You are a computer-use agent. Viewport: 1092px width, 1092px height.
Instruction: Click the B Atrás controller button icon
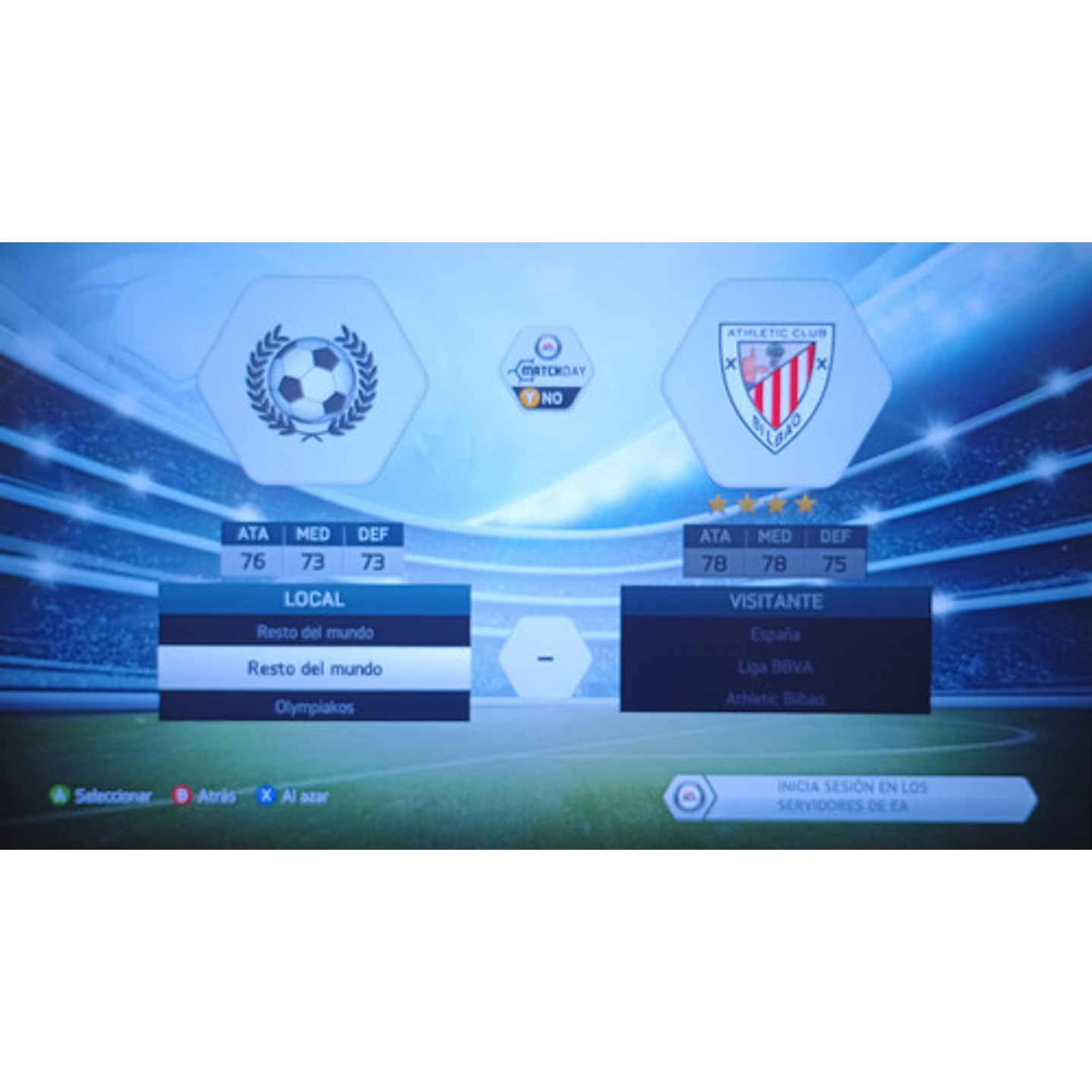click(182, 795)
